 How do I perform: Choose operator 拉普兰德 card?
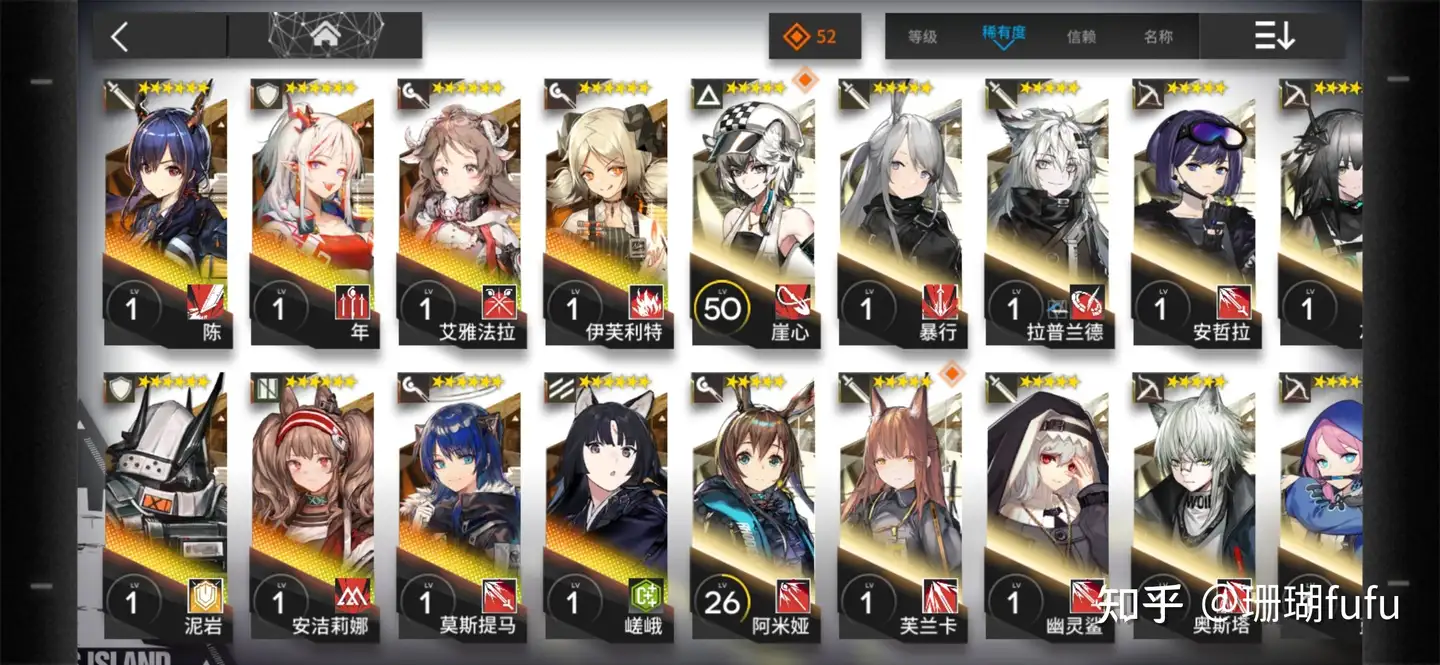click(x=1046, y=210)
